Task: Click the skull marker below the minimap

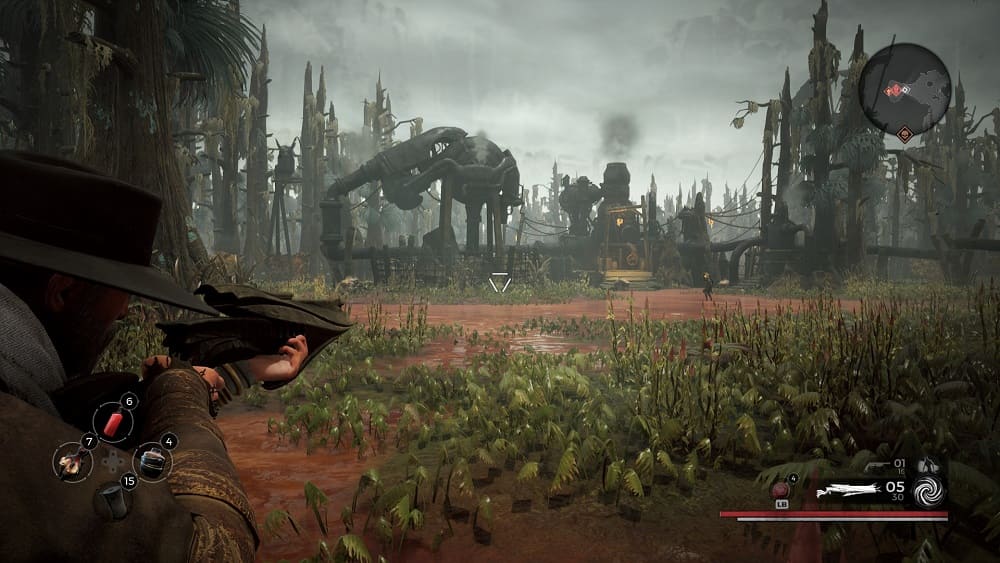Action: tap(904, 133)
